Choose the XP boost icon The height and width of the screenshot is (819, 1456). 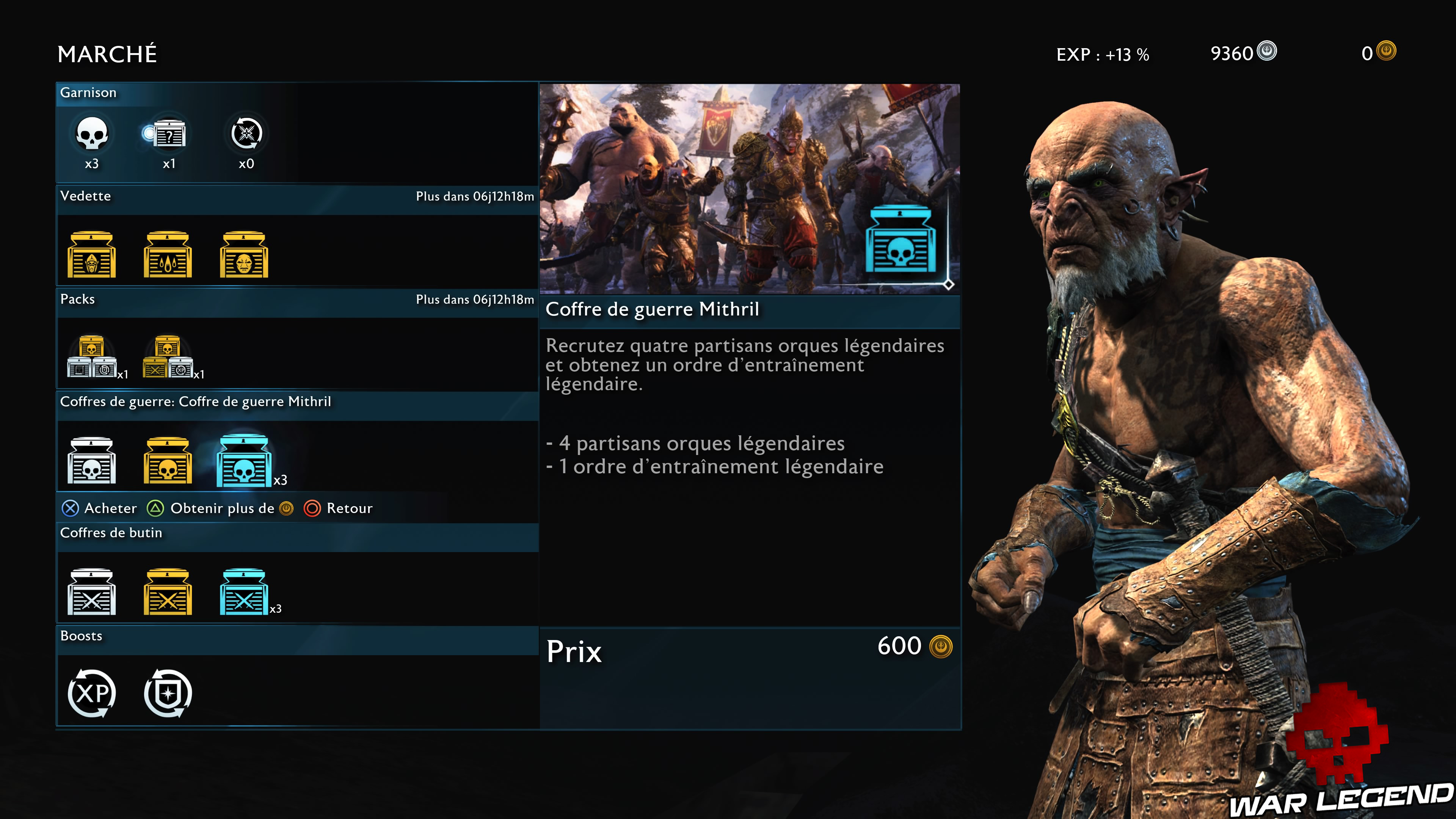(x=91, y=693)
